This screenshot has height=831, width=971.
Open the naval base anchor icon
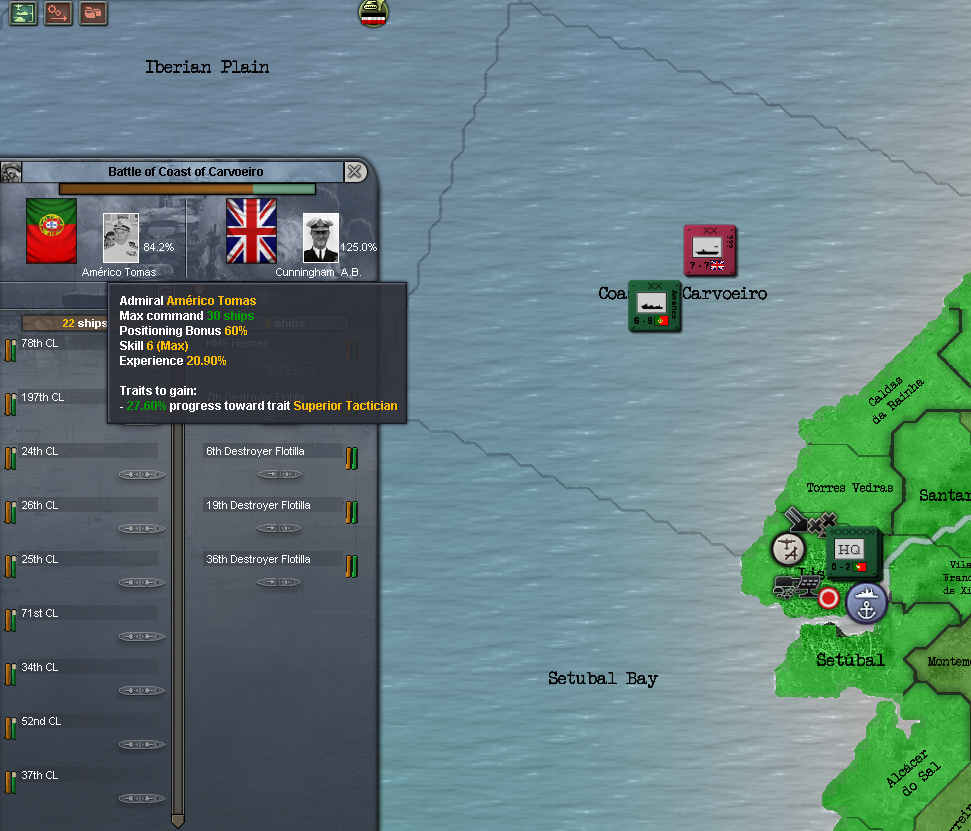coord(867,604)
